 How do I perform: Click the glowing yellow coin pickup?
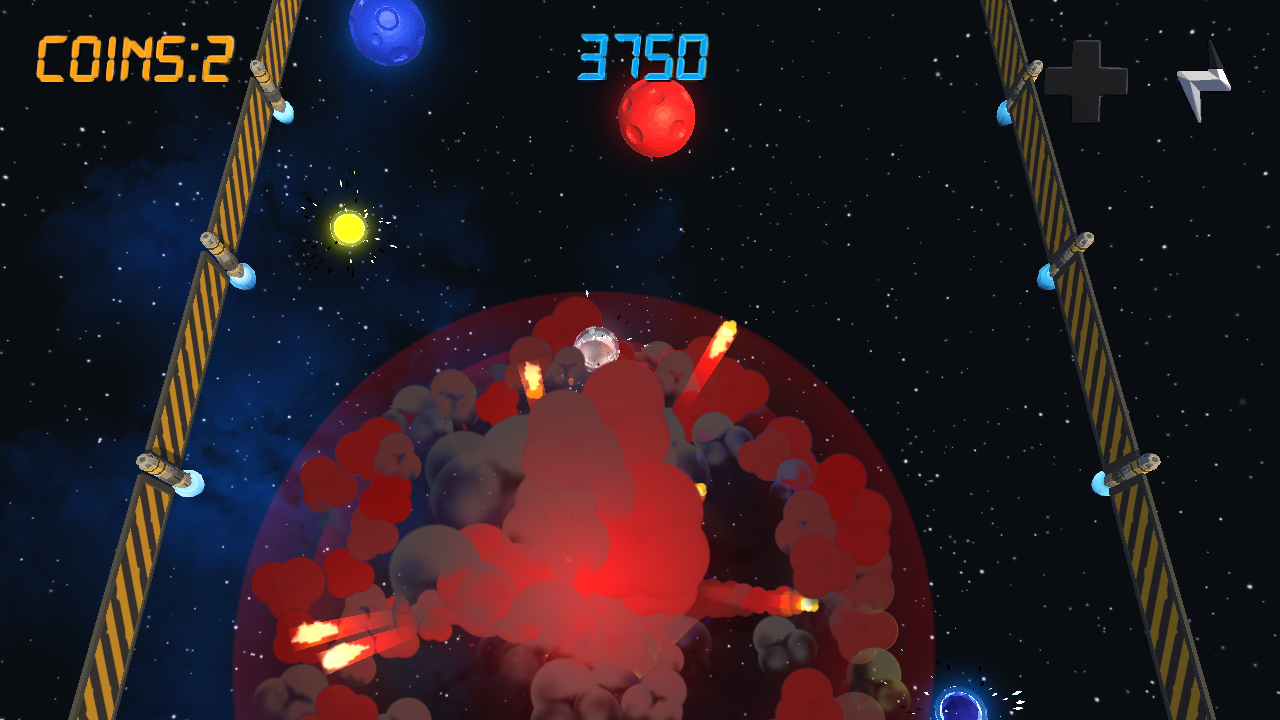pyautogui.click(x=348, y=227)
